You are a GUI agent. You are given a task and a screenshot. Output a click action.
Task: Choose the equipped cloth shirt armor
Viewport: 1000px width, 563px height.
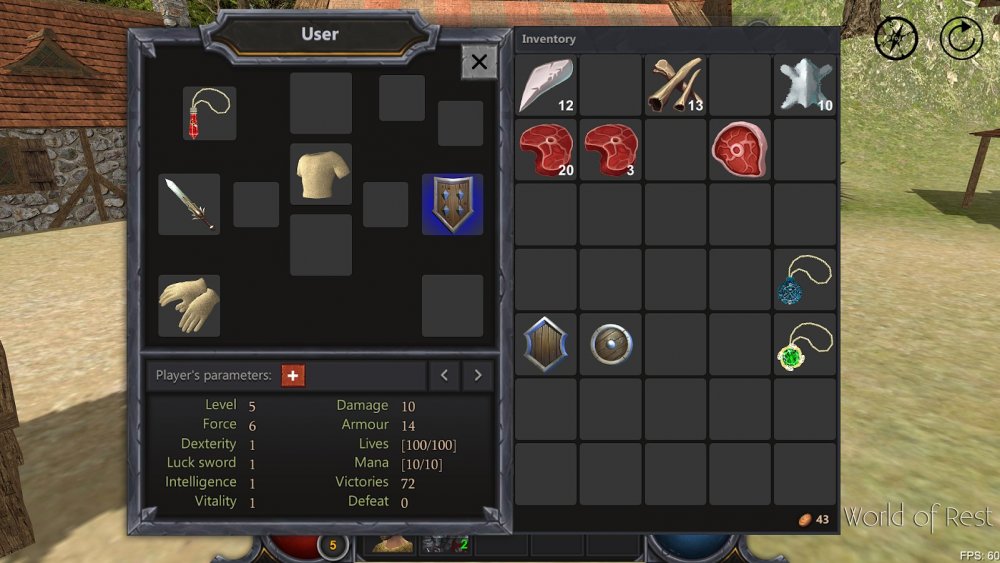click(321, 174)
